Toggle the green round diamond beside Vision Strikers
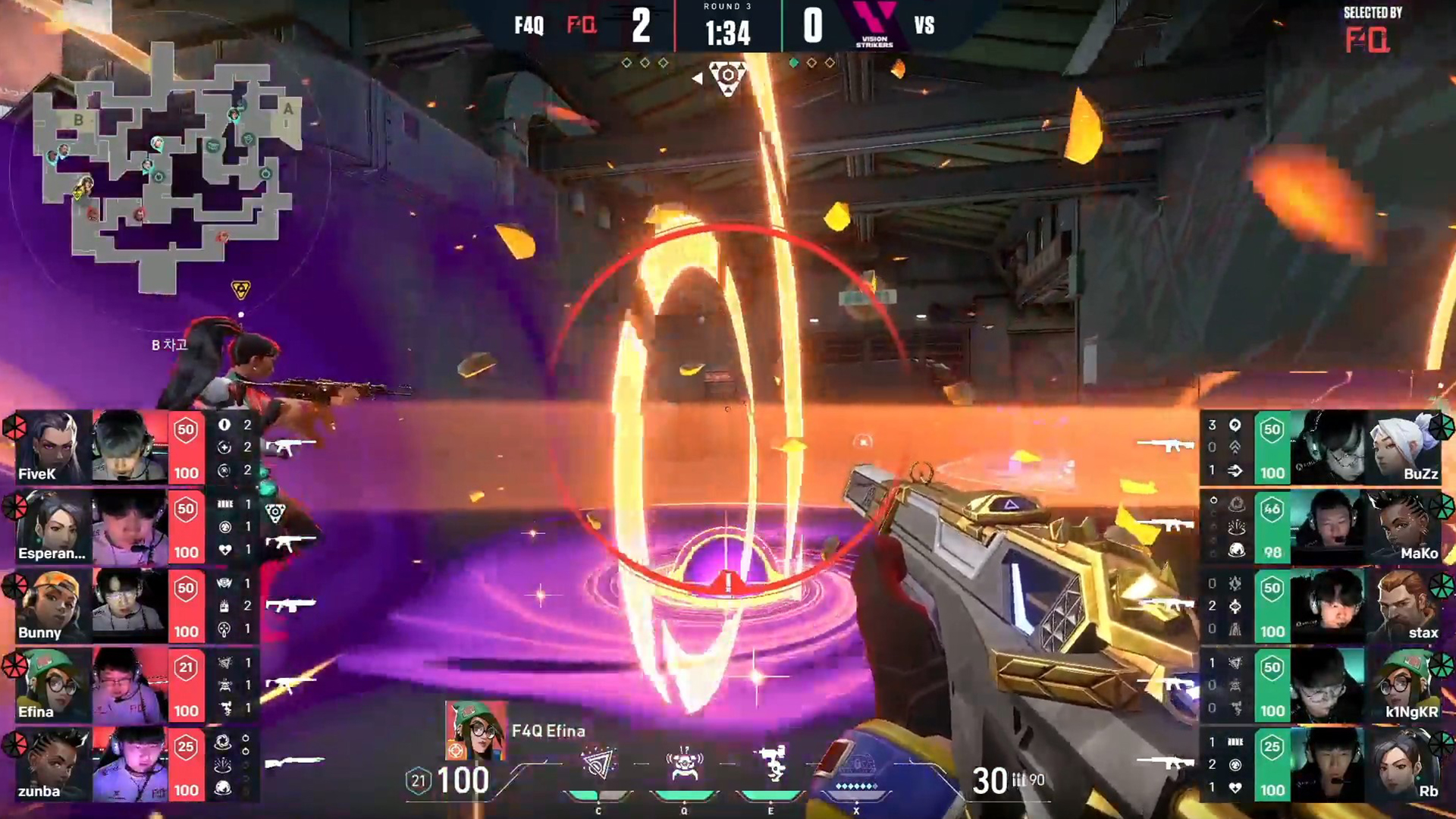The height and width of the screenshot is (819, 1456). tap(794, 63)
